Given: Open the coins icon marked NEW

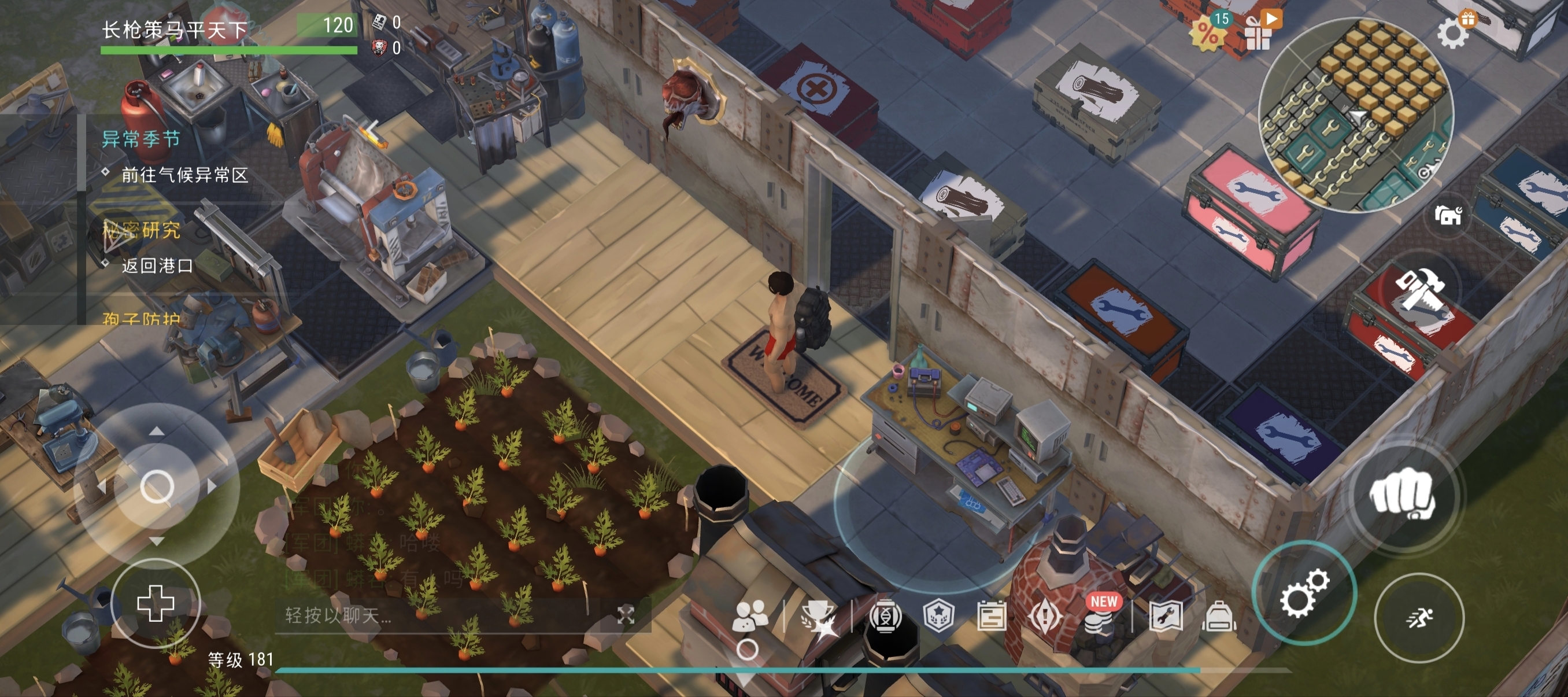Looking at the screenshot, I should tap(1099, 616).
